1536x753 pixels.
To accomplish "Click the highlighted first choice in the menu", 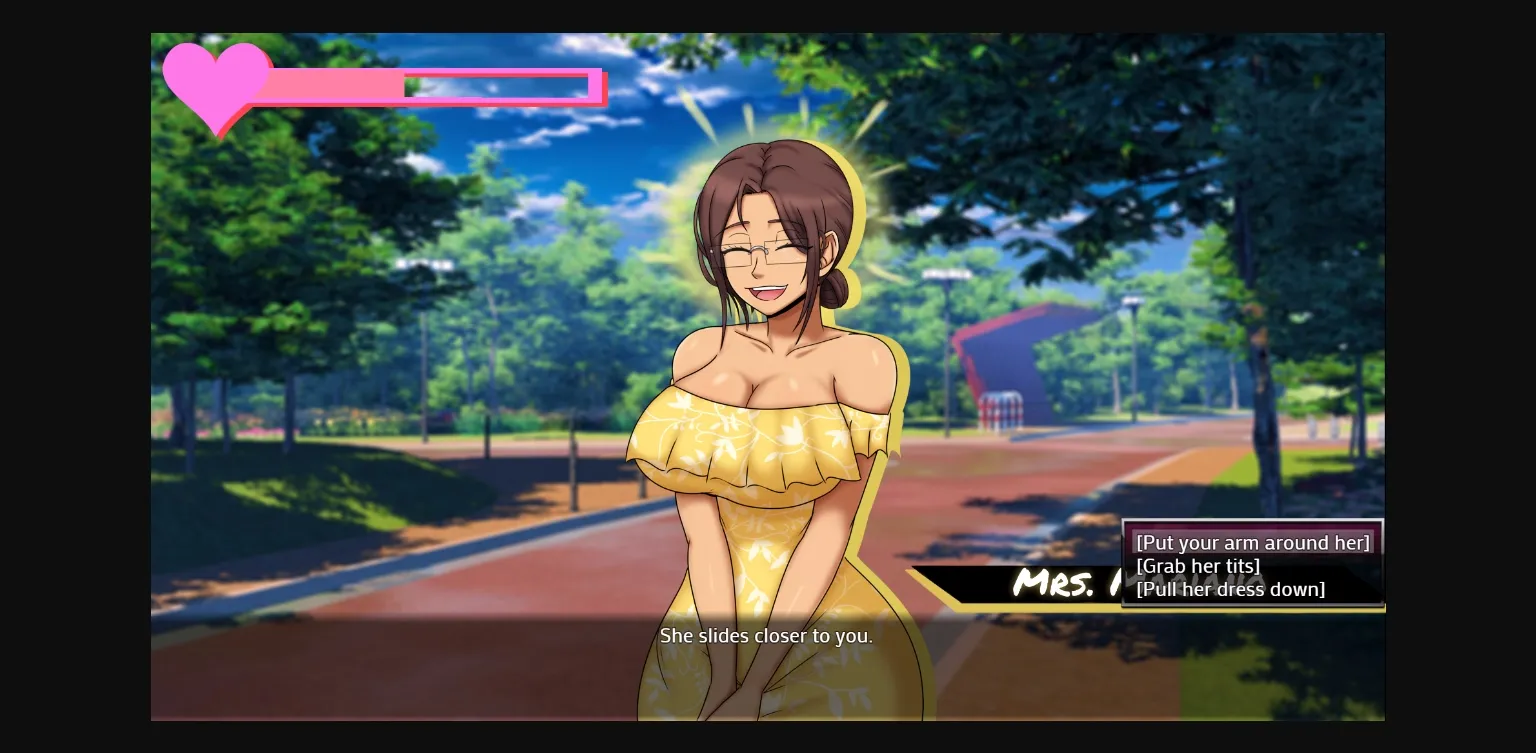I will click(1252, 542).
